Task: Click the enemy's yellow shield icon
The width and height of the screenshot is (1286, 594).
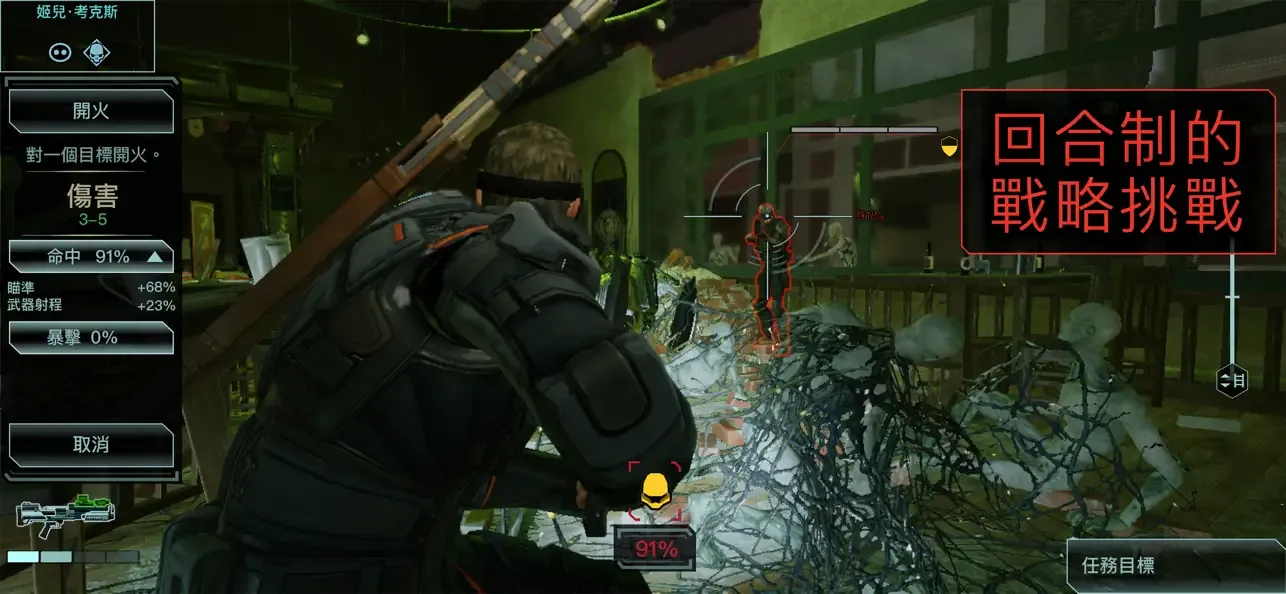Action: 948,147
